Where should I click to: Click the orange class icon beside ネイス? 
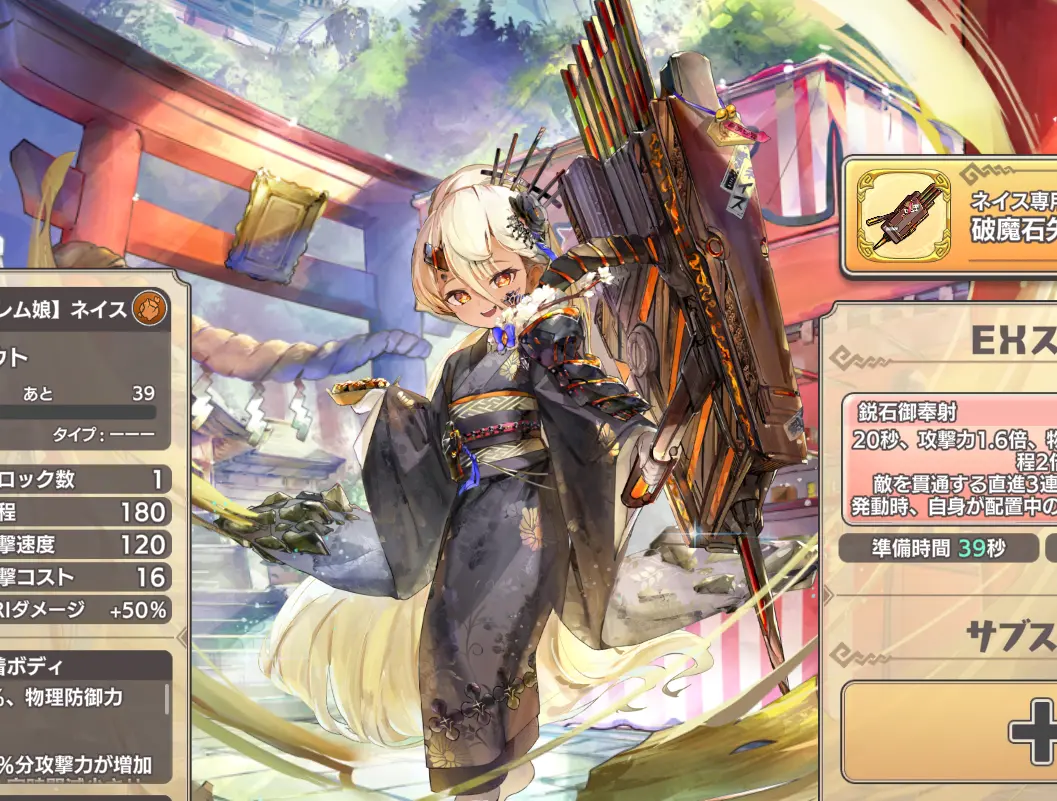point(148,309)
